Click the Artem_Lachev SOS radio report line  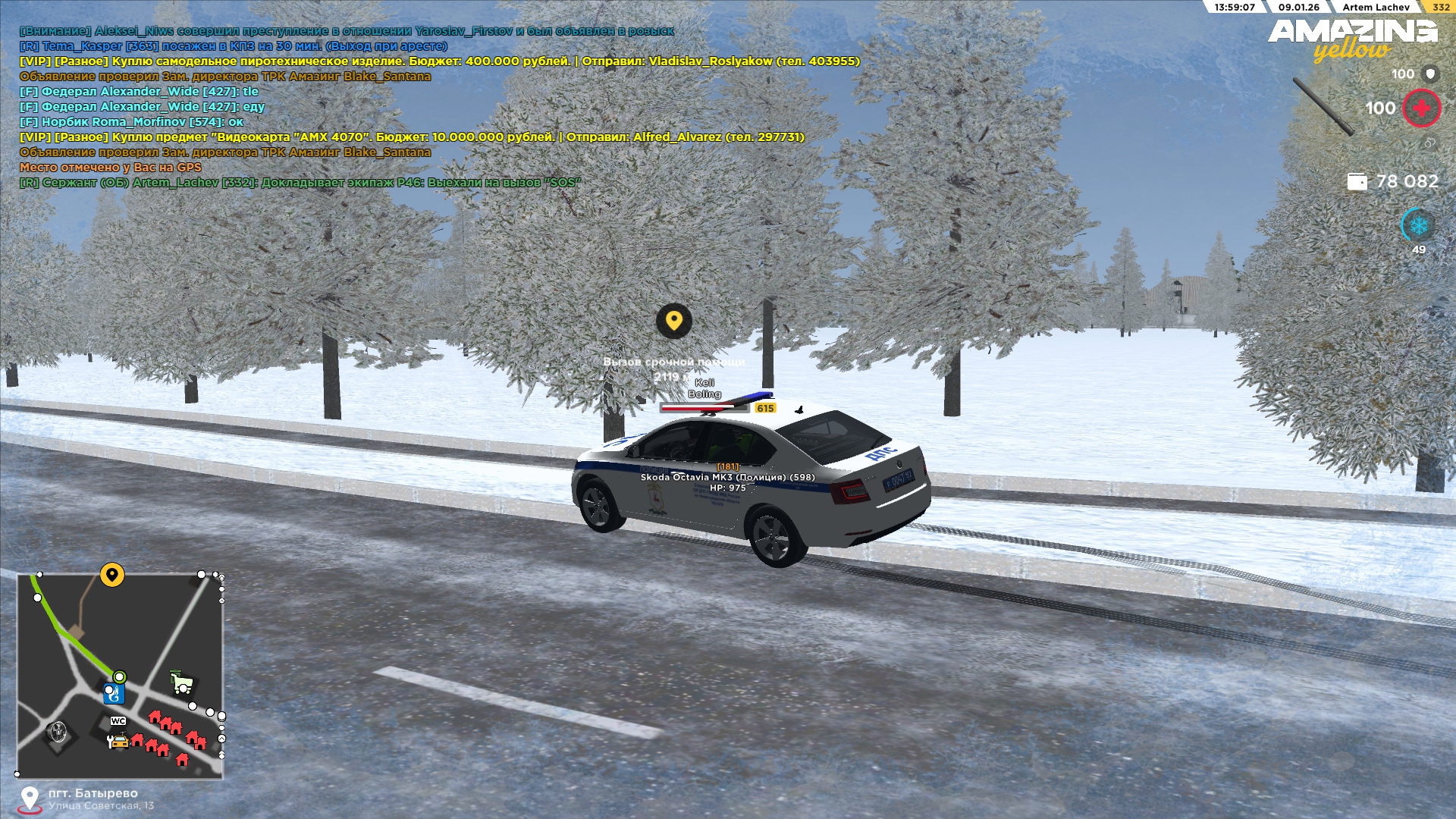(x=300, y=183)
